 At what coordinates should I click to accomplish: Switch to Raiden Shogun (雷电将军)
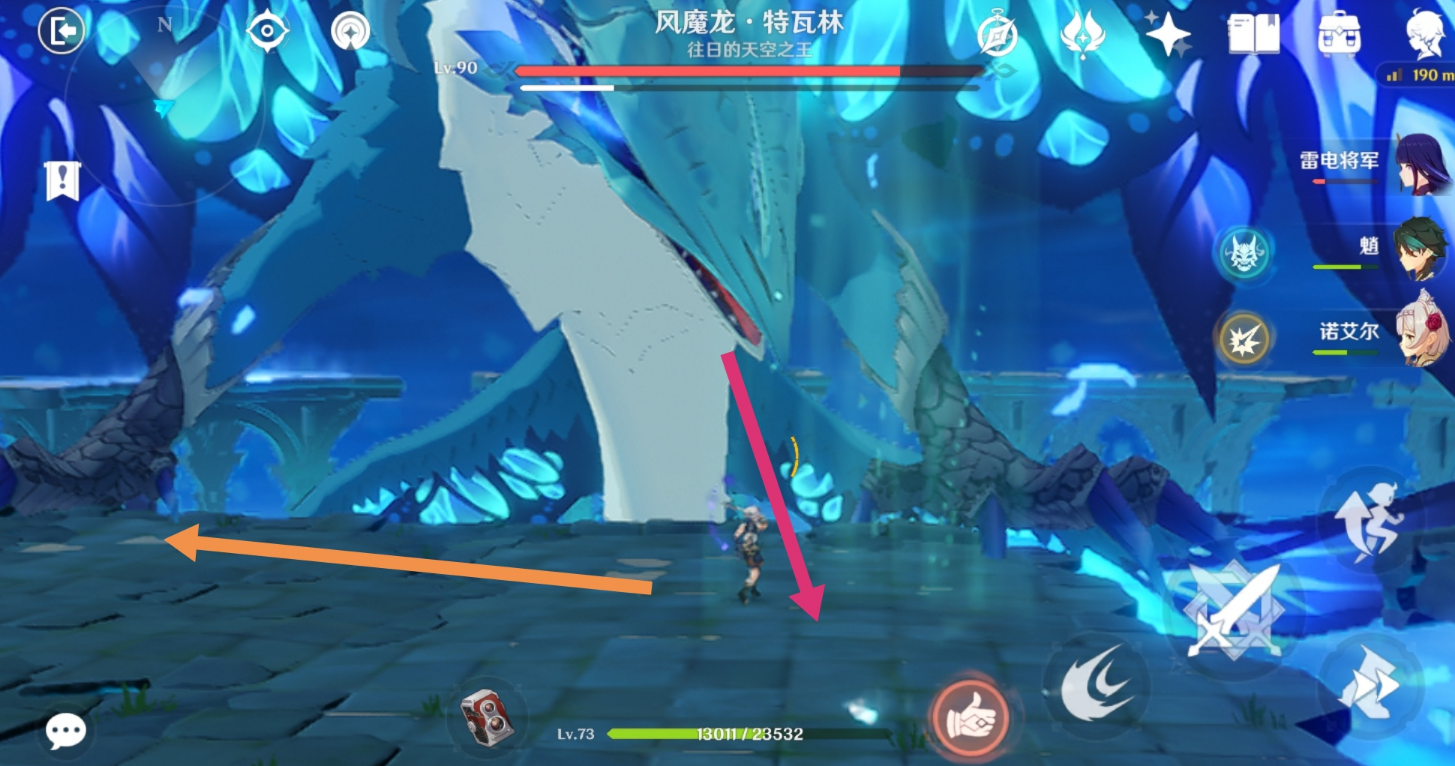1420,165
